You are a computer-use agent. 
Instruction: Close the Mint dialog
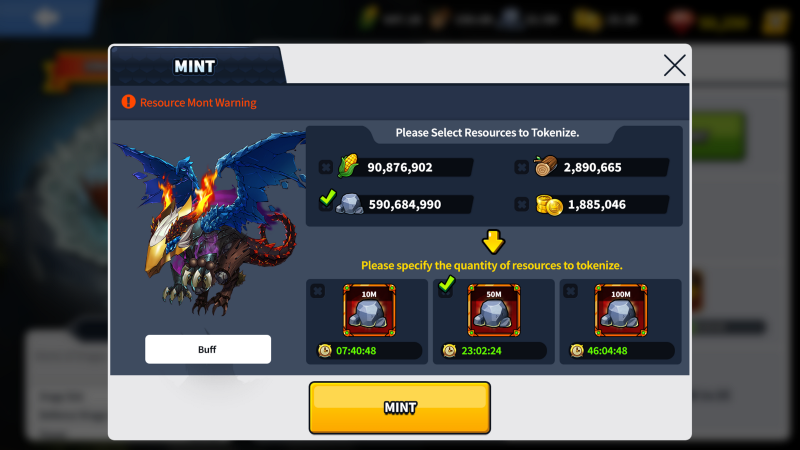point(675,66)
